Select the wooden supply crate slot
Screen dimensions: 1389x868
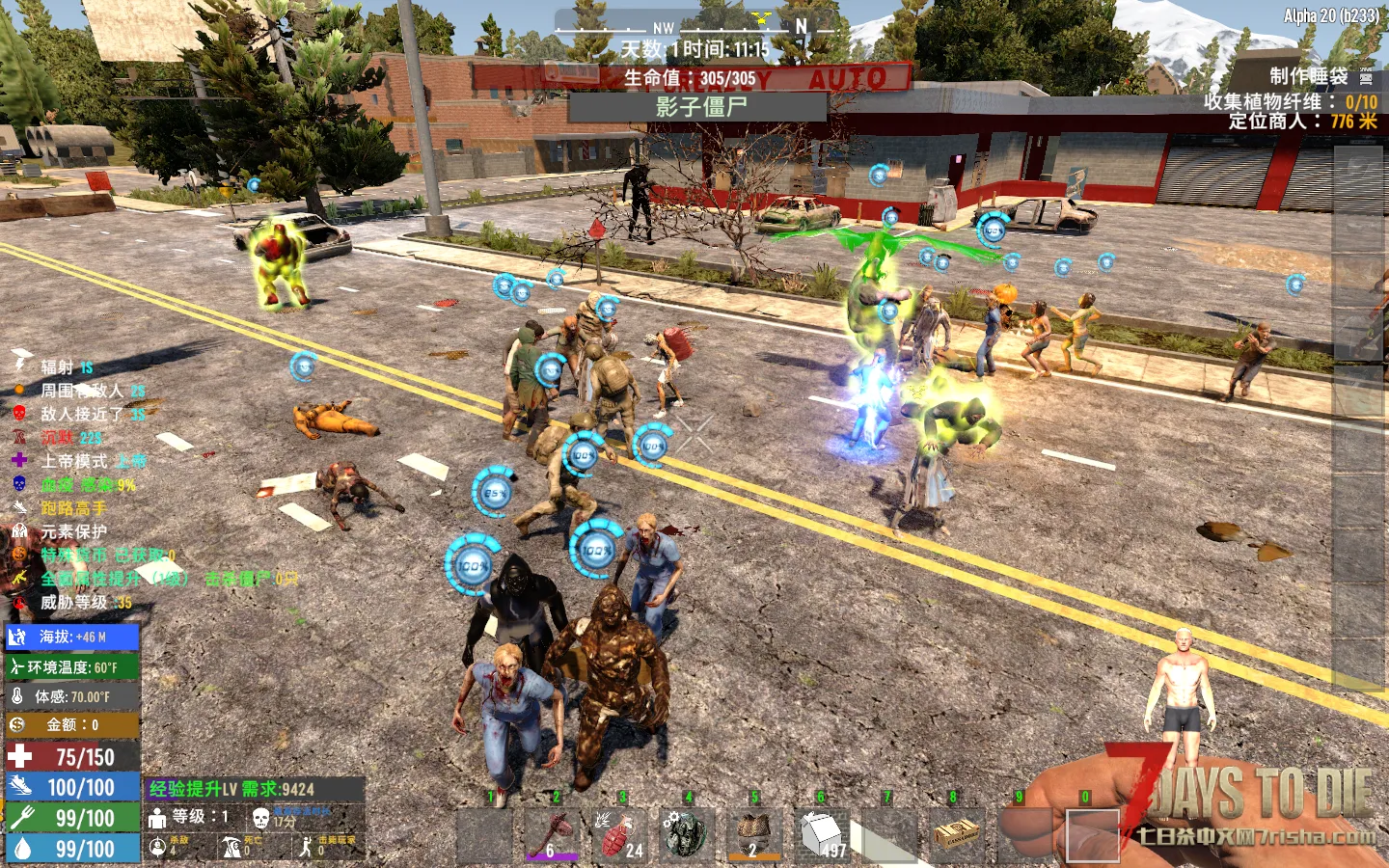pos(955,833)
